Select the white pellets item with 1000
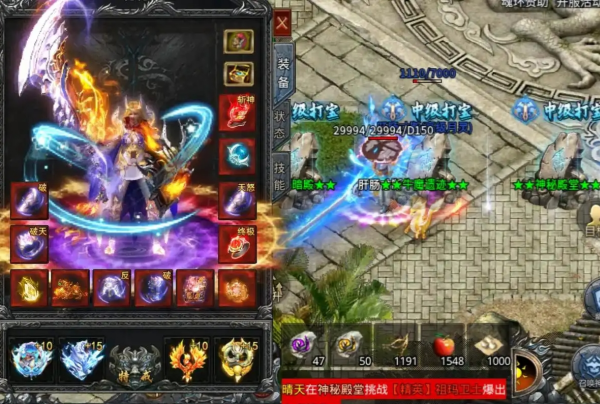The width and height of the screenshot is (600, 404). tap(492, 346)
